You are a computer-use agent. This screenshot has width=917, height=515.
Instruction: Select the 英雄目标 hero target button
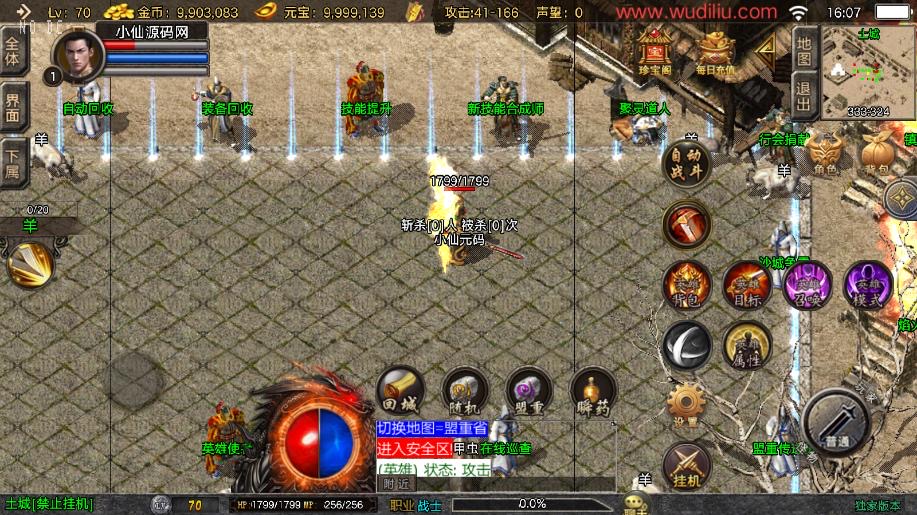click(x=746, y=284)
